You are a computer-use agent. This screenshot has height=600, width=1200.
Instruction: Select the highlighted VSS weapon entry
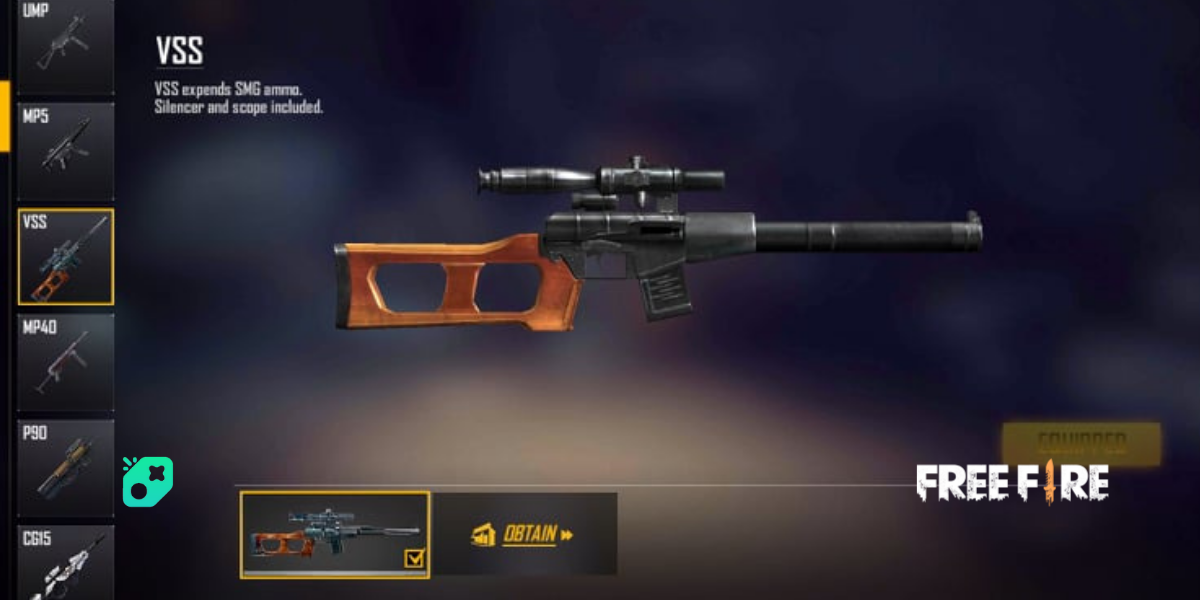pos(65,256)
